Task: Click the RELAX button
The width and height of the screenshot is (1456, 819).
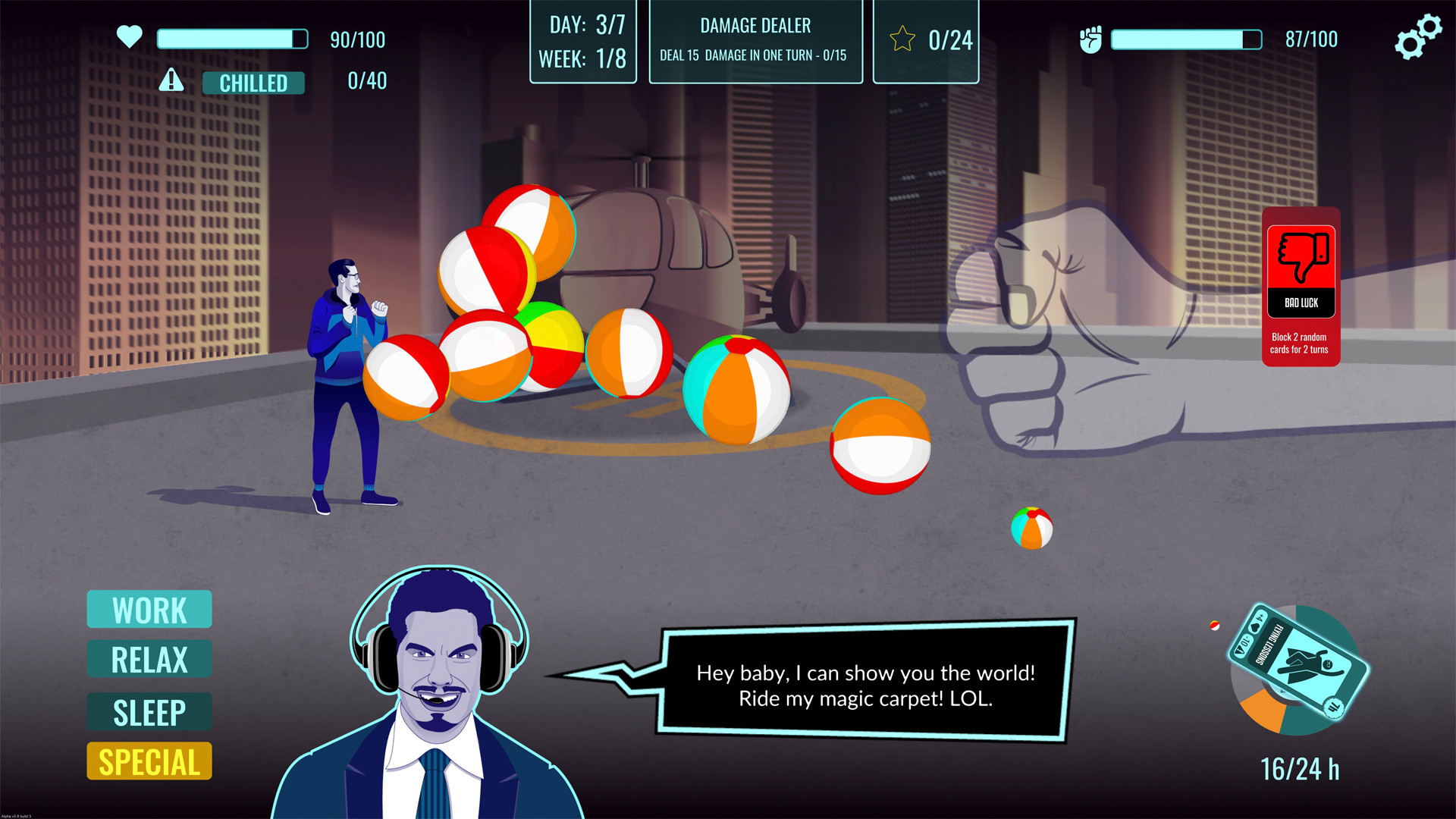Action: point(149,659)
